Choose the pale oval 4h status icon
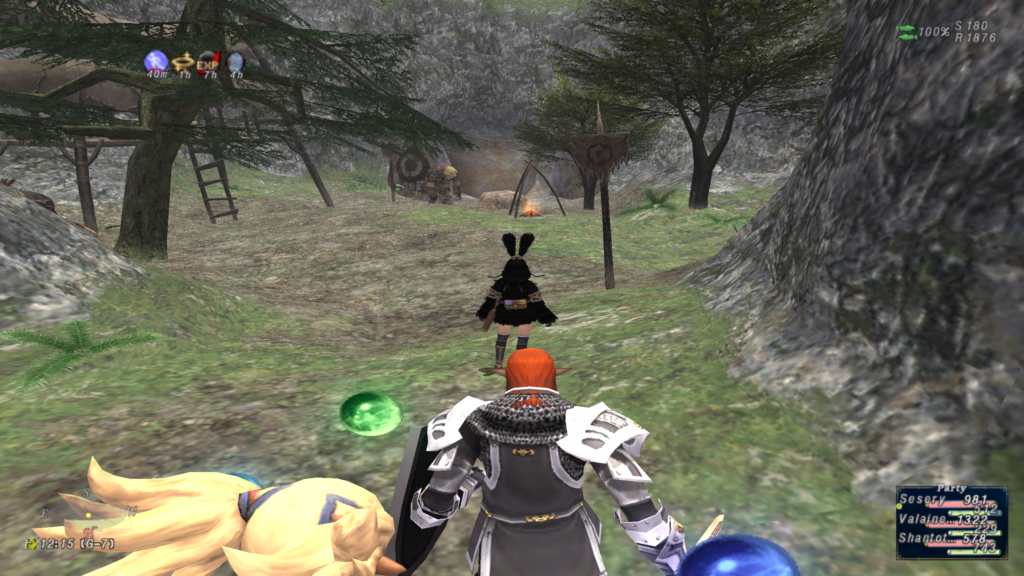Image resolution: width=1024 pixels, height=576 pixels. click(235, 63)
